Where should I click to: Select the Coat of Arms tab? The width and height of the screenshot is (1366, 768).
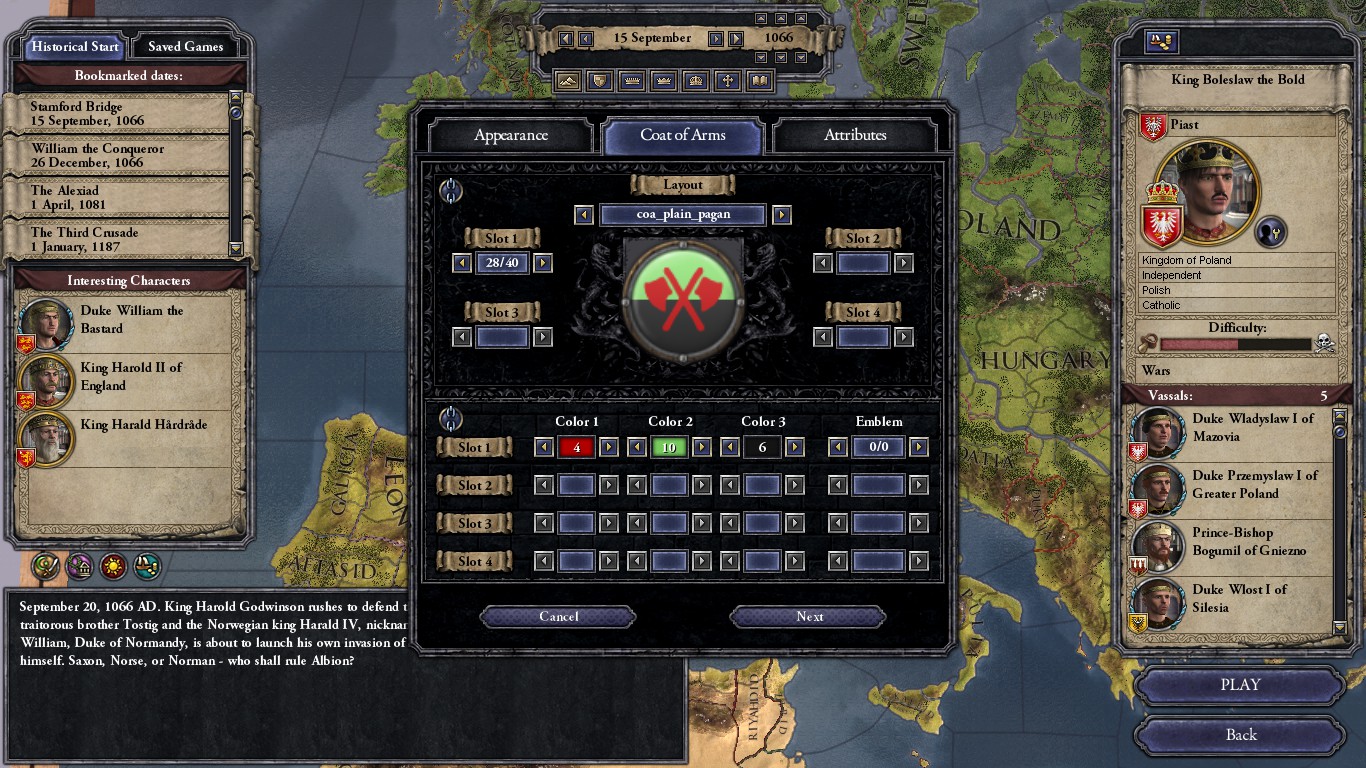[683, 135]
